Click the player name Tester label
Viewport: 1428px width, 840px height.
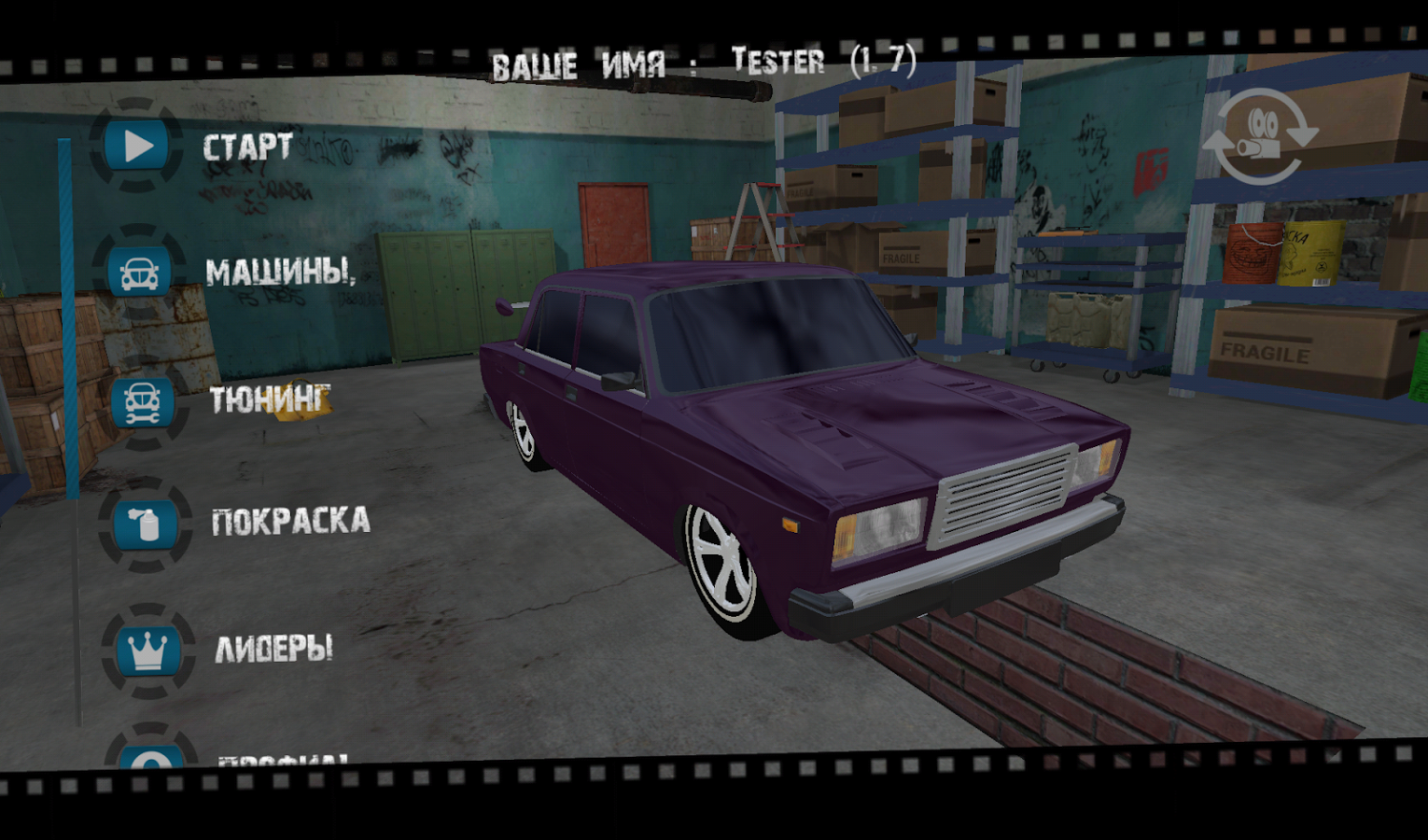[x=777, y=62]
